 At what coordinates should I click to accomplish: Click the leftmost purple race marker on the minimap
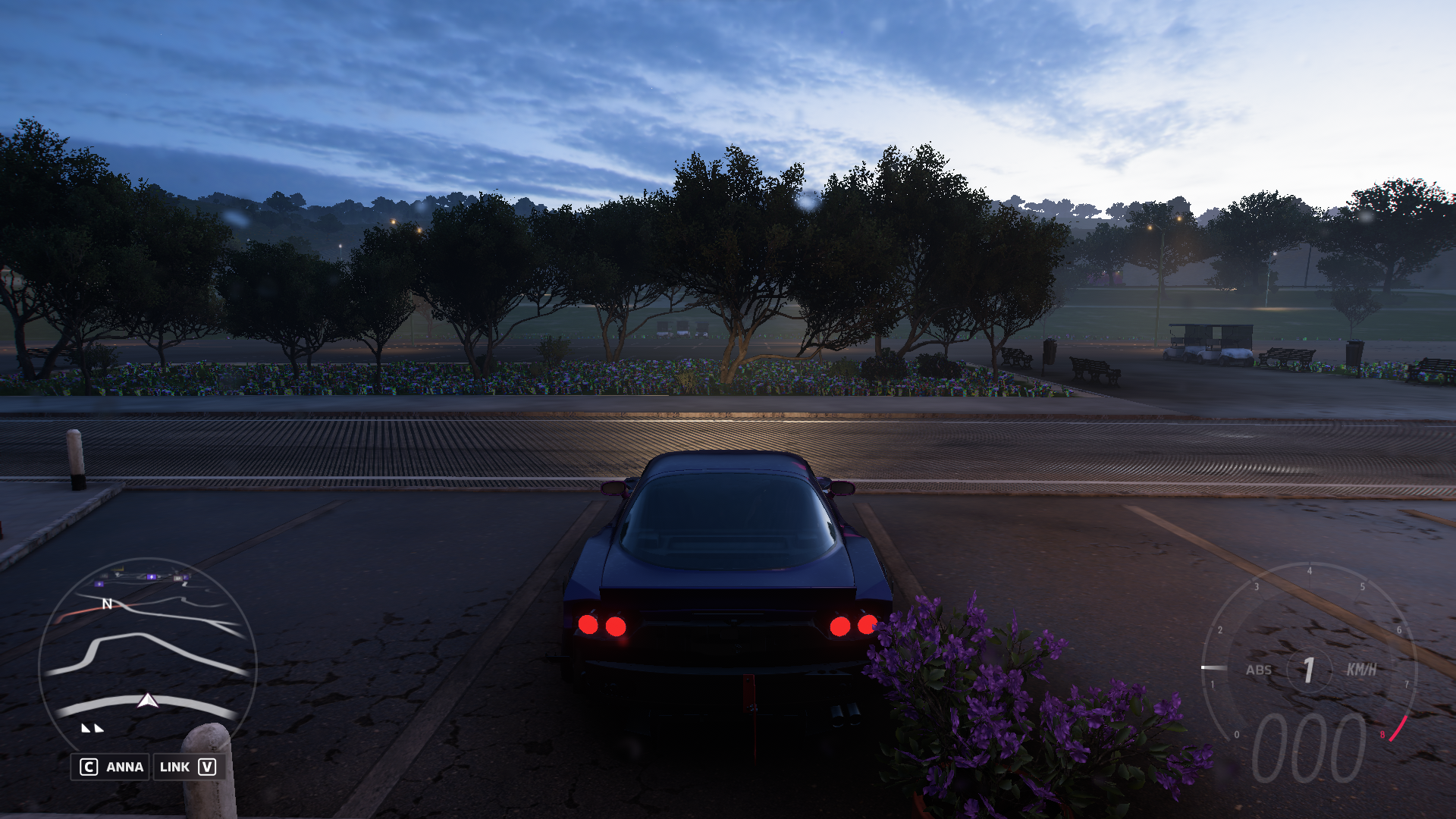[99, 583]
